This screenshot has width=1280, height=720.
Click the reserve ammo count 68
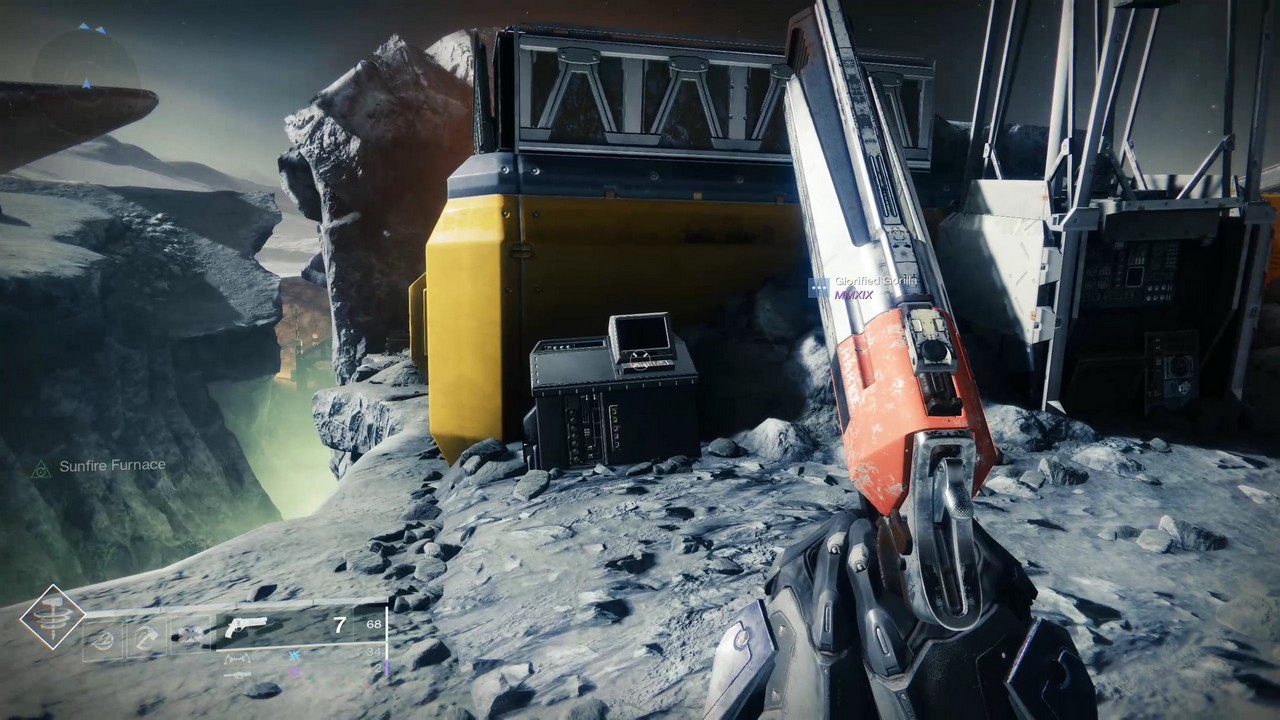tap(372, 625)
